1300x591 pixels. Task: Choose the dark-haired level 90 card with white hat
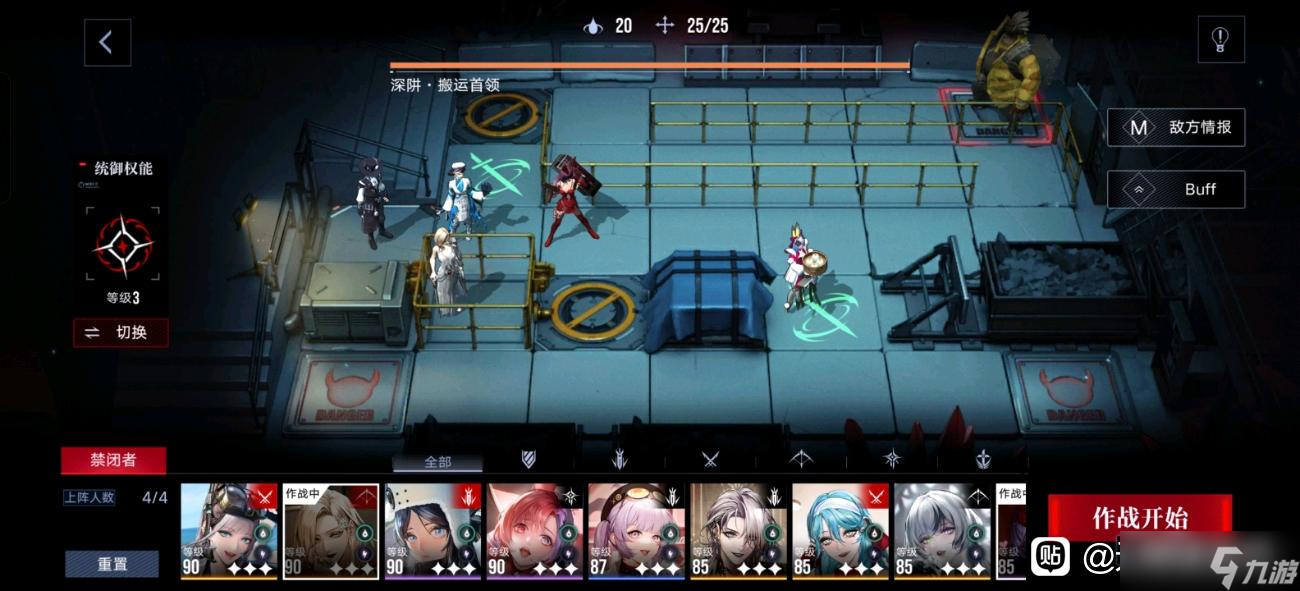coord(433,531)
